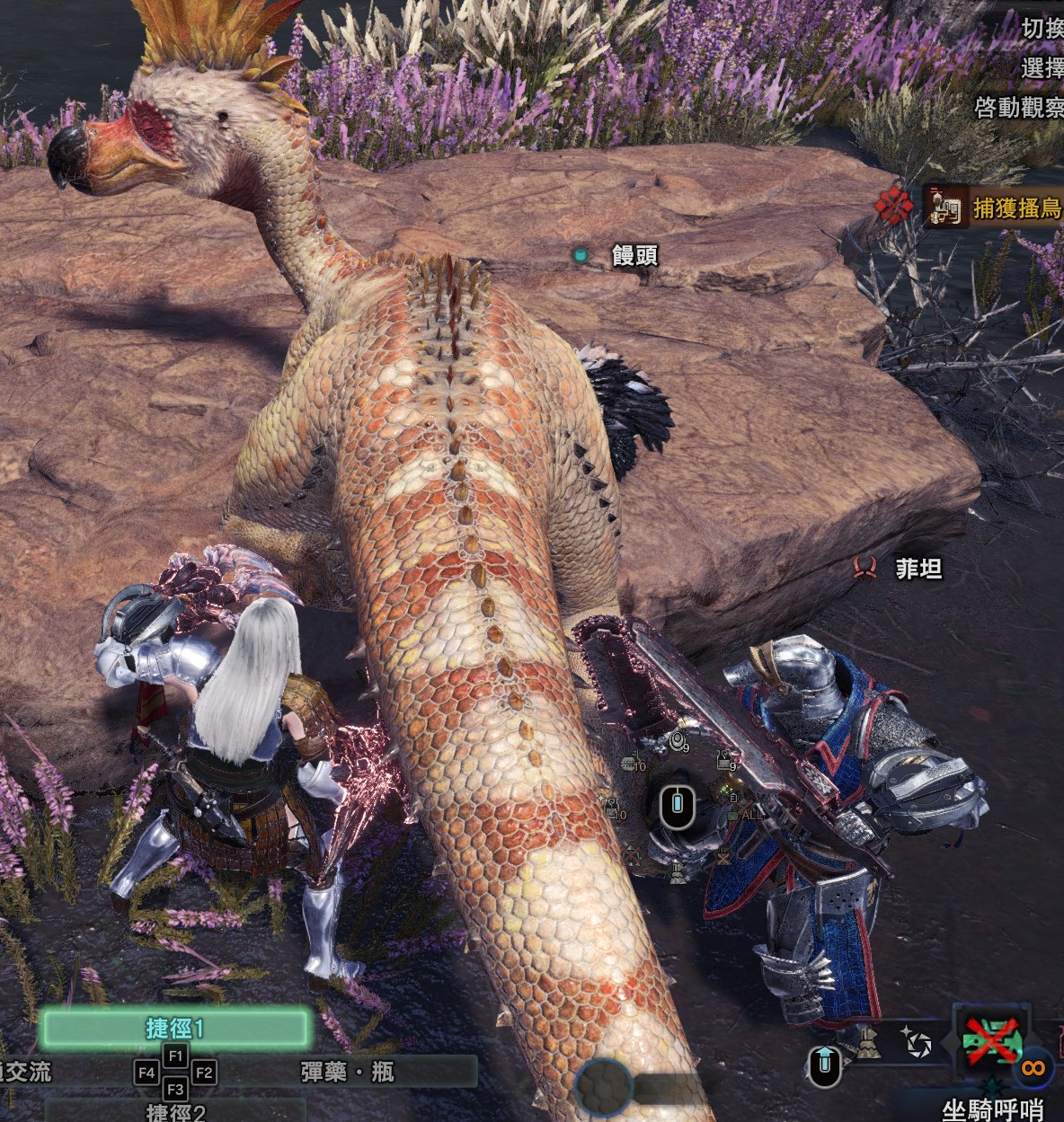Open the 彈藥・瓶 shortcut category
Image resolution: width=1064 pixels, height=1122 pixels.
[348, 1071]
